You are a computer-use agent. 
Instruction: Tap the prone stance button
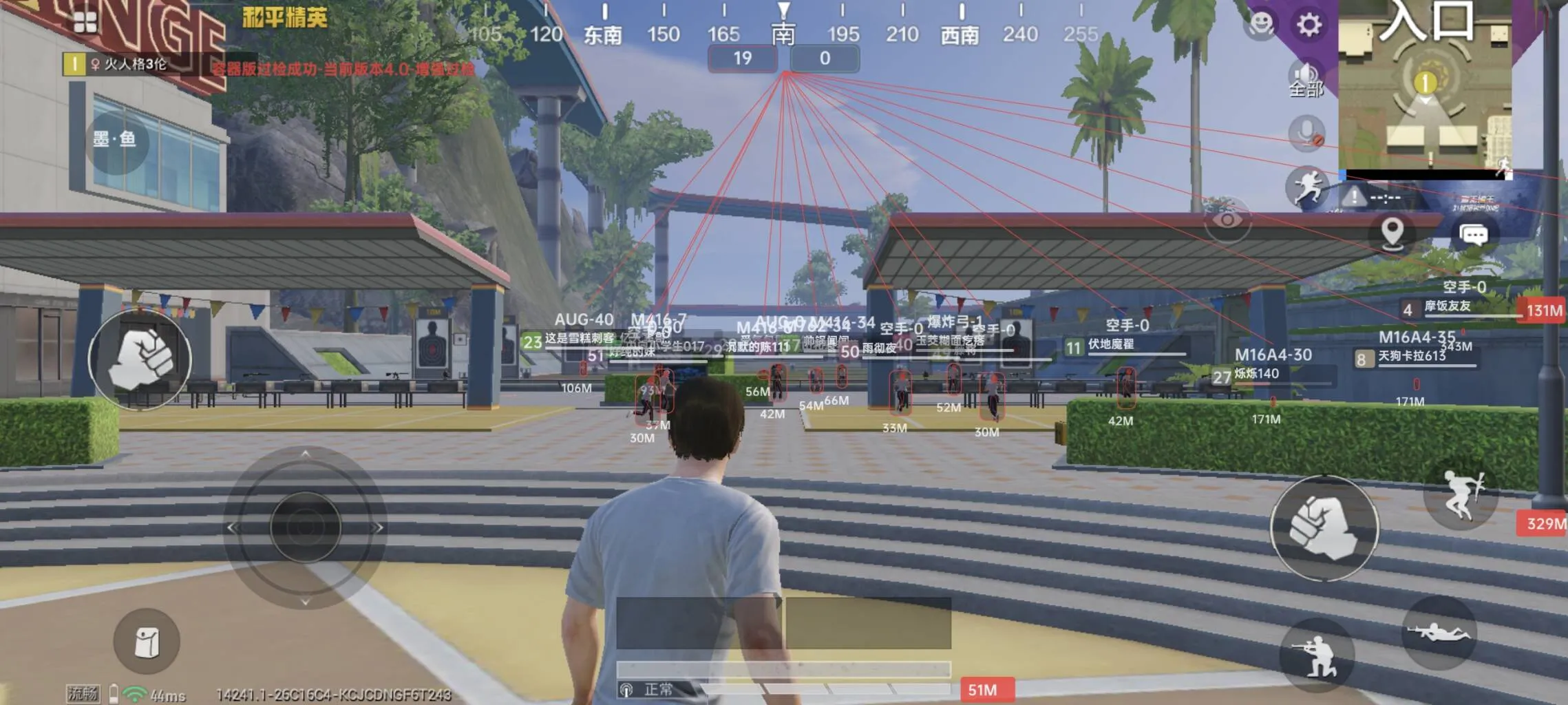[x=1438, y=632]
